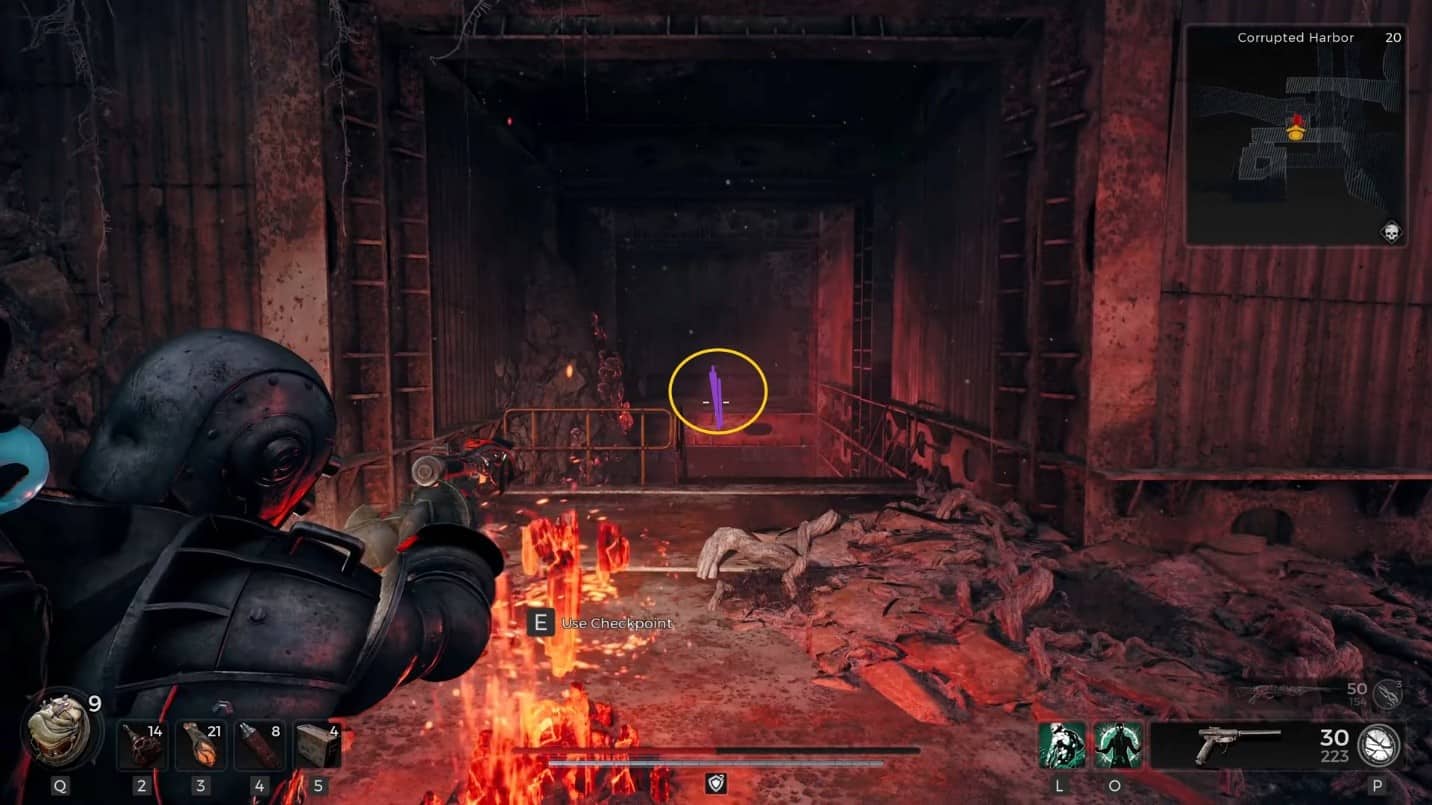Choose the glowing orange consumable with 21
Image resolution: width=1432 pixels, height=805 pixels.
200,745
